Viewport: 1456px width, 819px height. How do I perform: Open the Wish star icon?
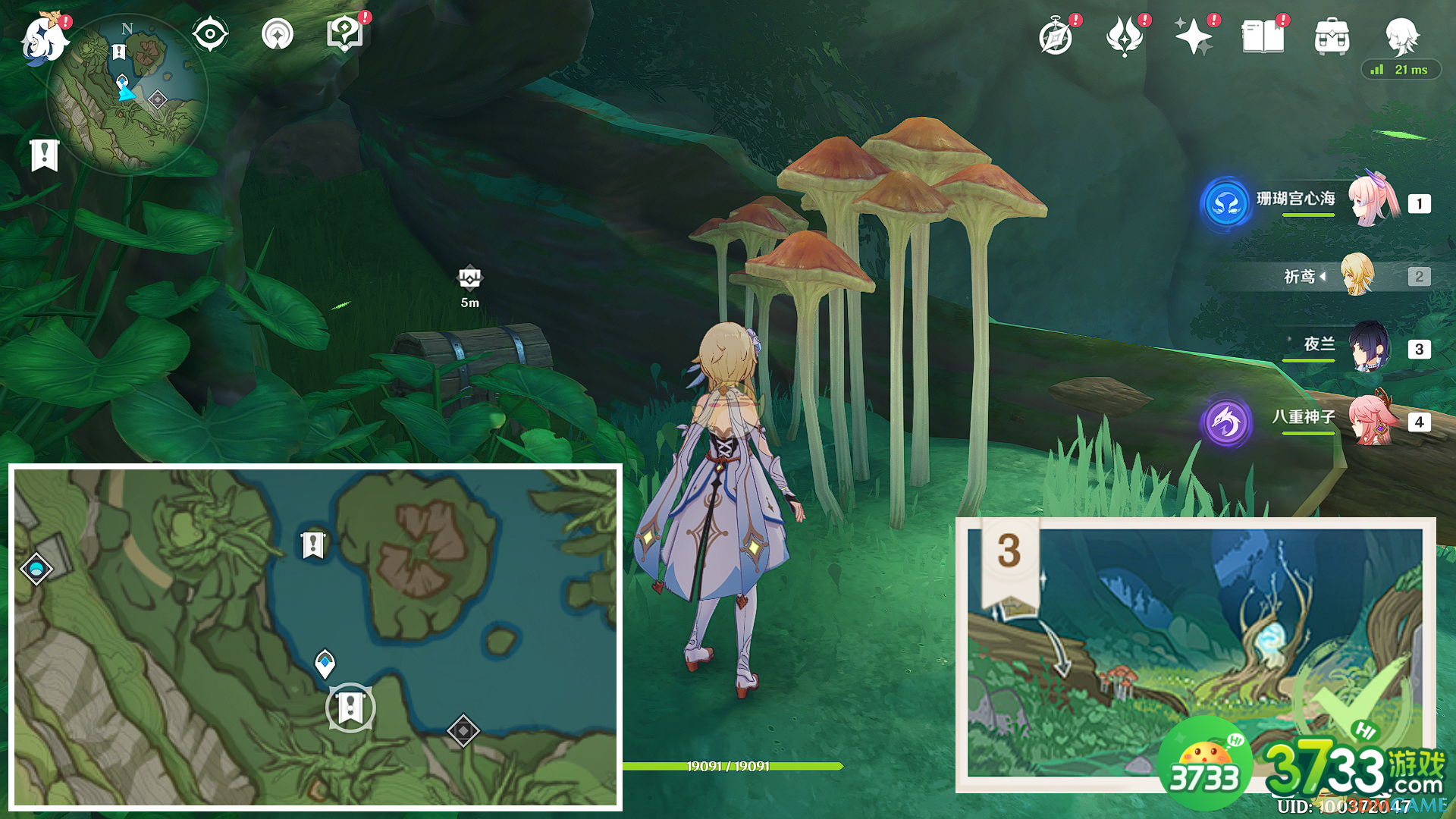(x=1194, y=36)
